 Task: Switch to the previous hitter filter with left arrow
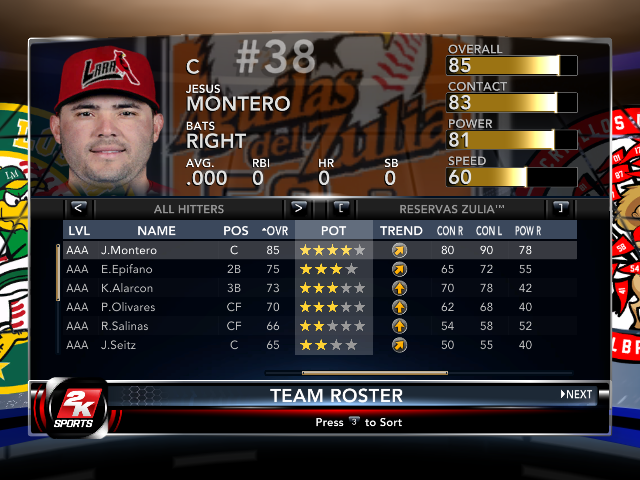click(x=79, y=209)
